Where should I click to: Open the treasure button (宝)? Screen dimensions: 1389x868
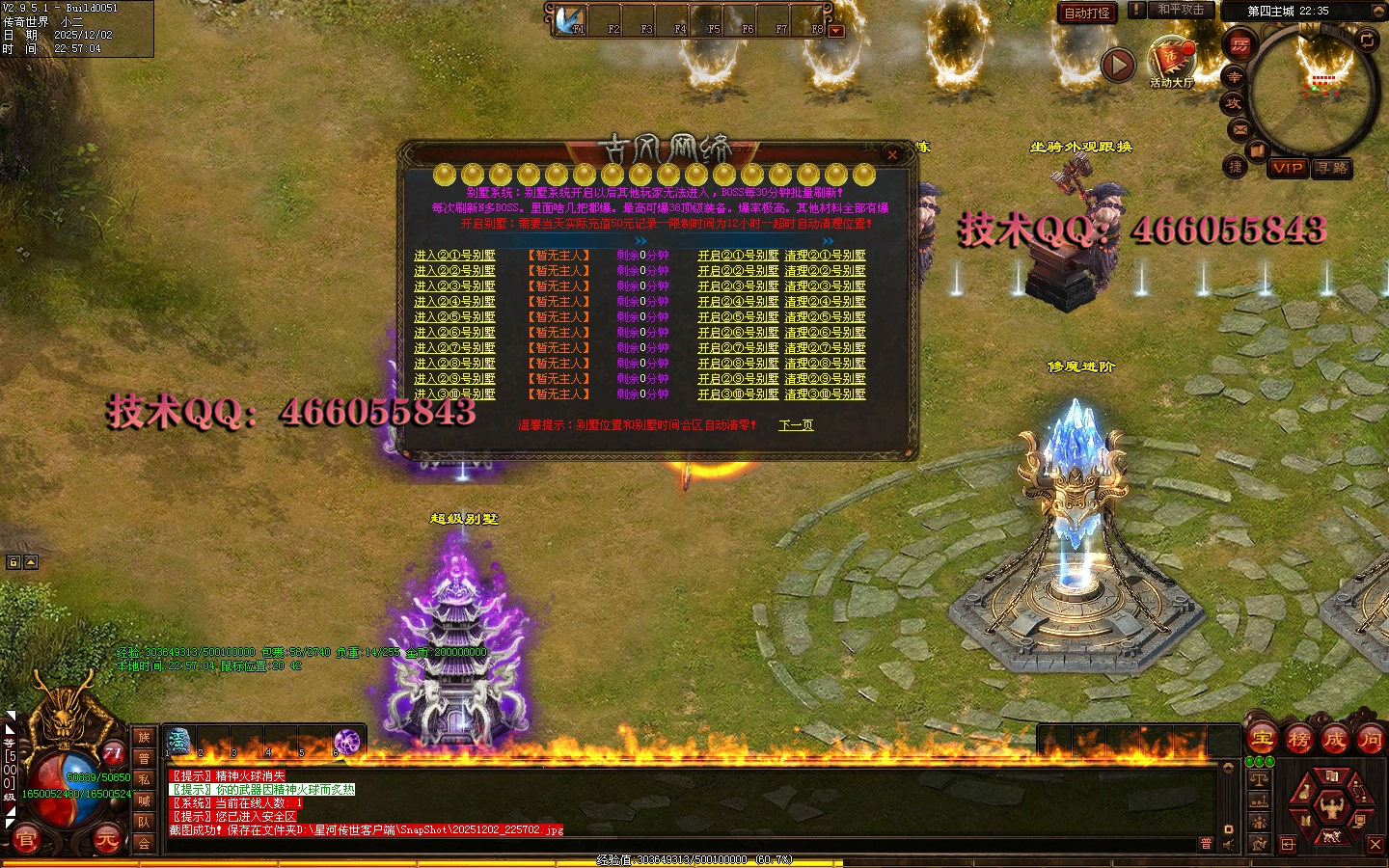point(1263,740)
